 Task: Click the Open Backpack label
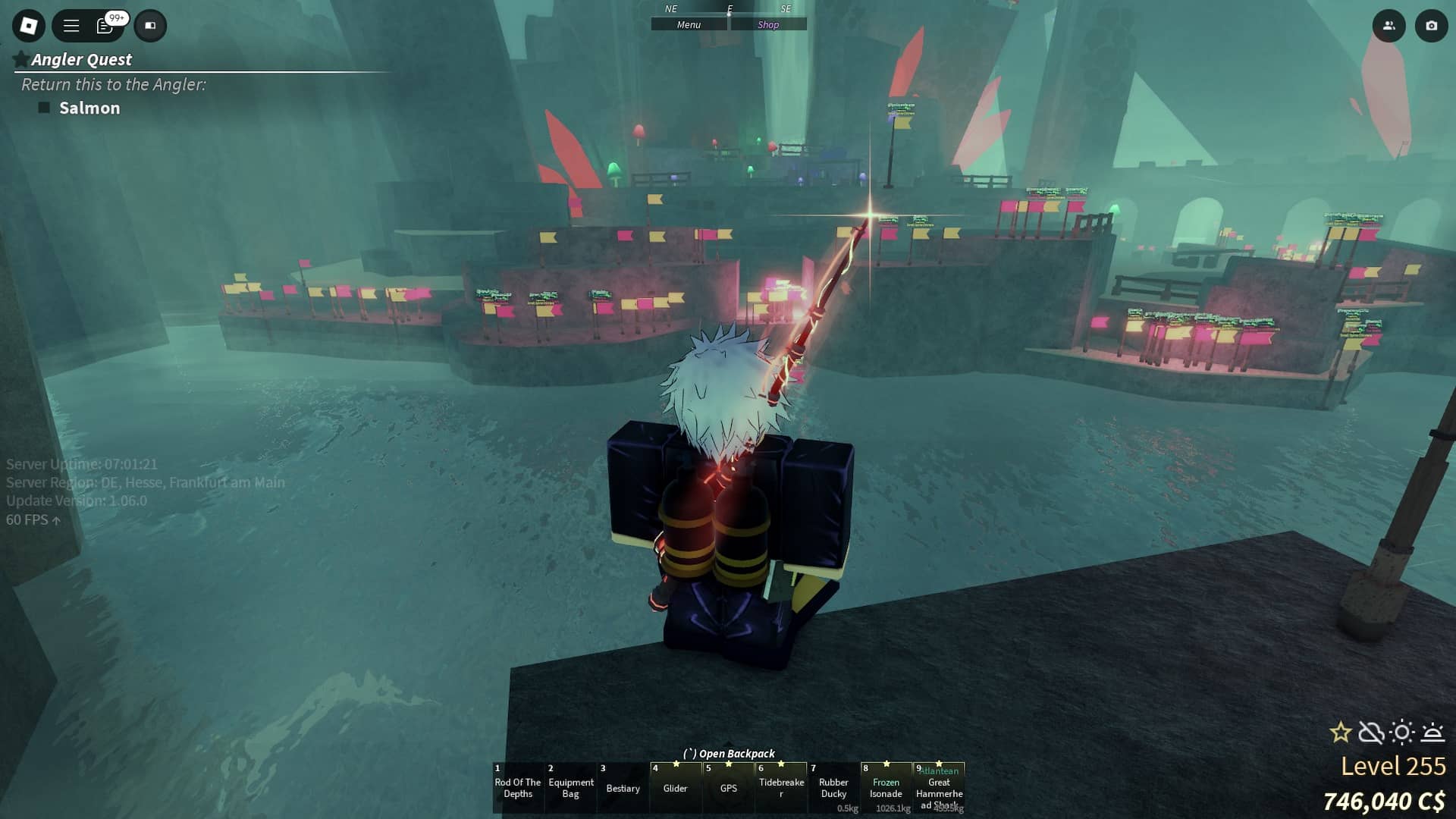pos(729,754)
